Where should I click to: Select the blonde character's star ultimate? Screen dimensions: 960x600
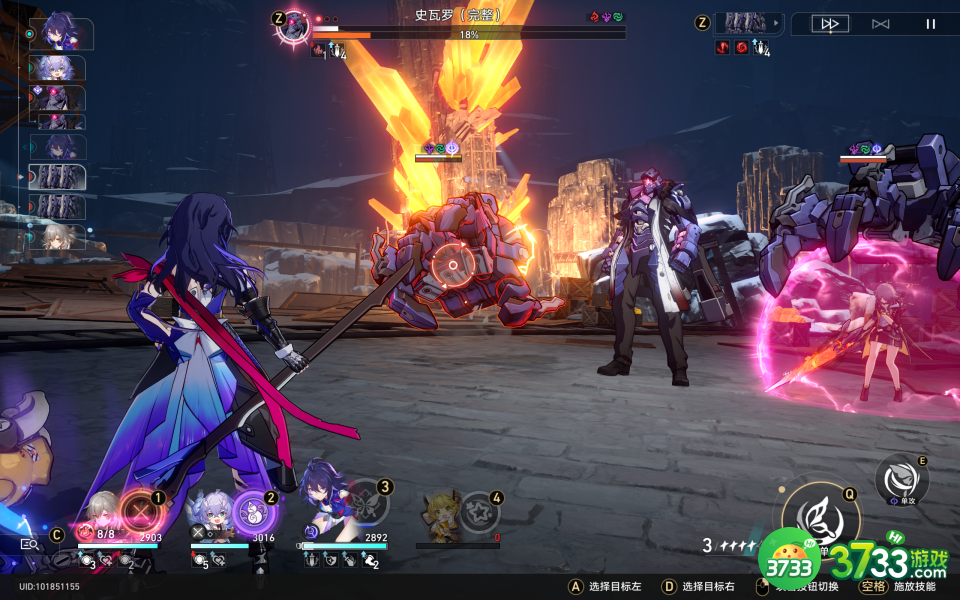(x=480, y=512)
